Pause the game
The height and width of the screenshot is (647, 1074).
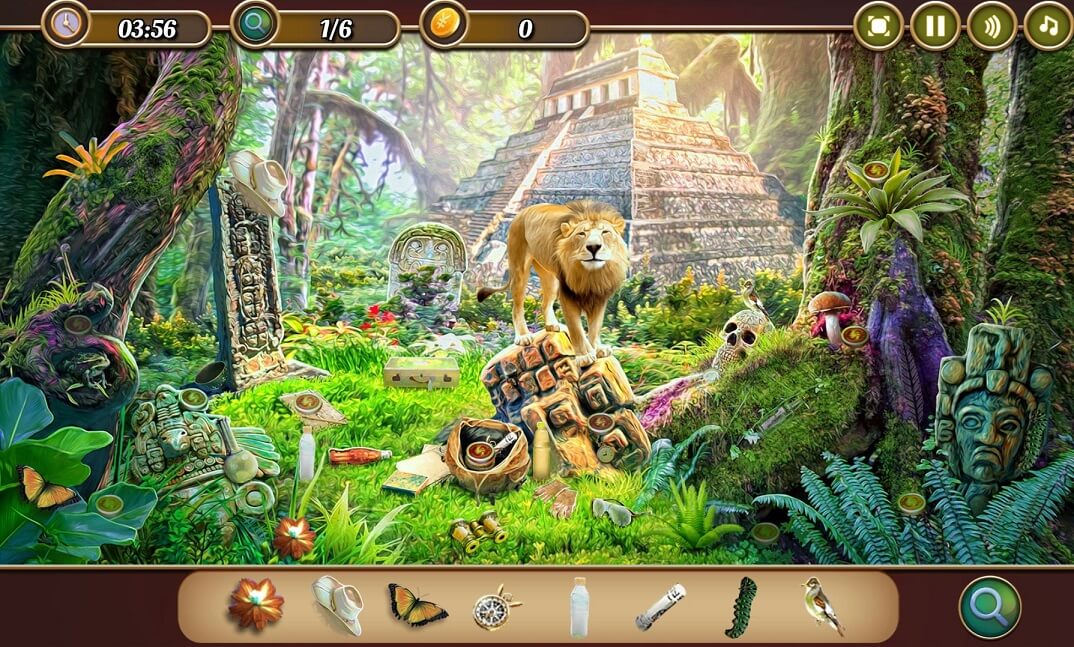935,26
